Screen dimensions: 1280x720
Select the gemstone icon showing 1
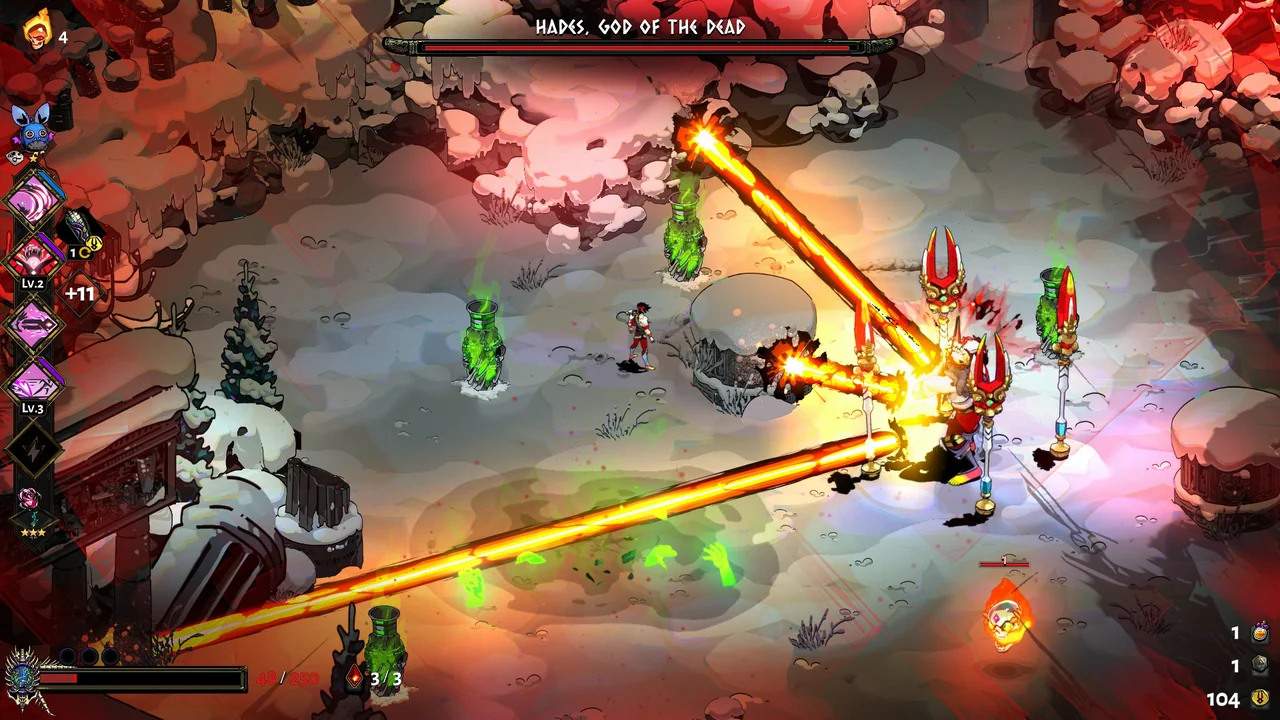(1259, 665)
